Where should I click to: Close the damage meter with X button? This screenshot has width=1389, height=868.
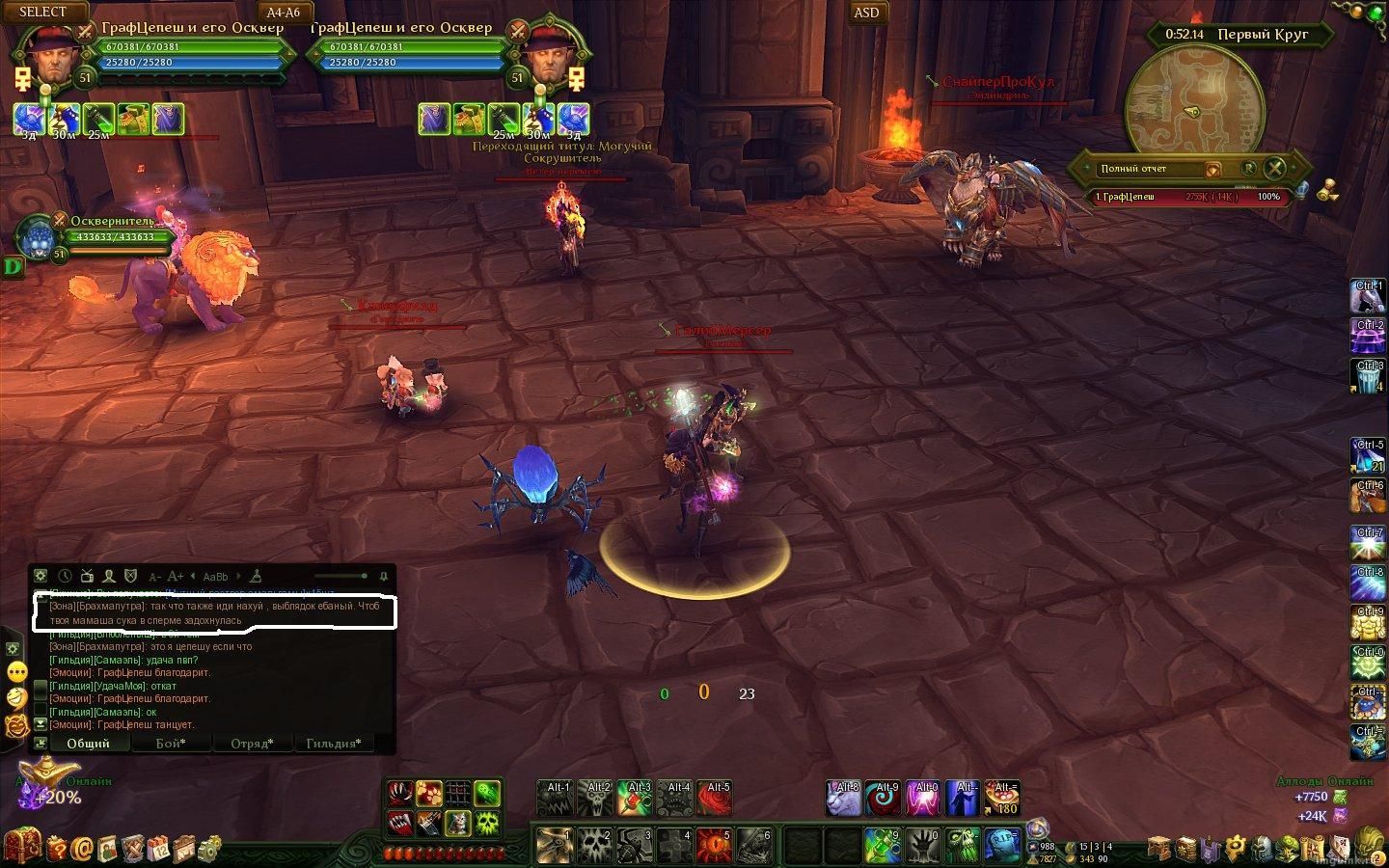point(1275,168)
